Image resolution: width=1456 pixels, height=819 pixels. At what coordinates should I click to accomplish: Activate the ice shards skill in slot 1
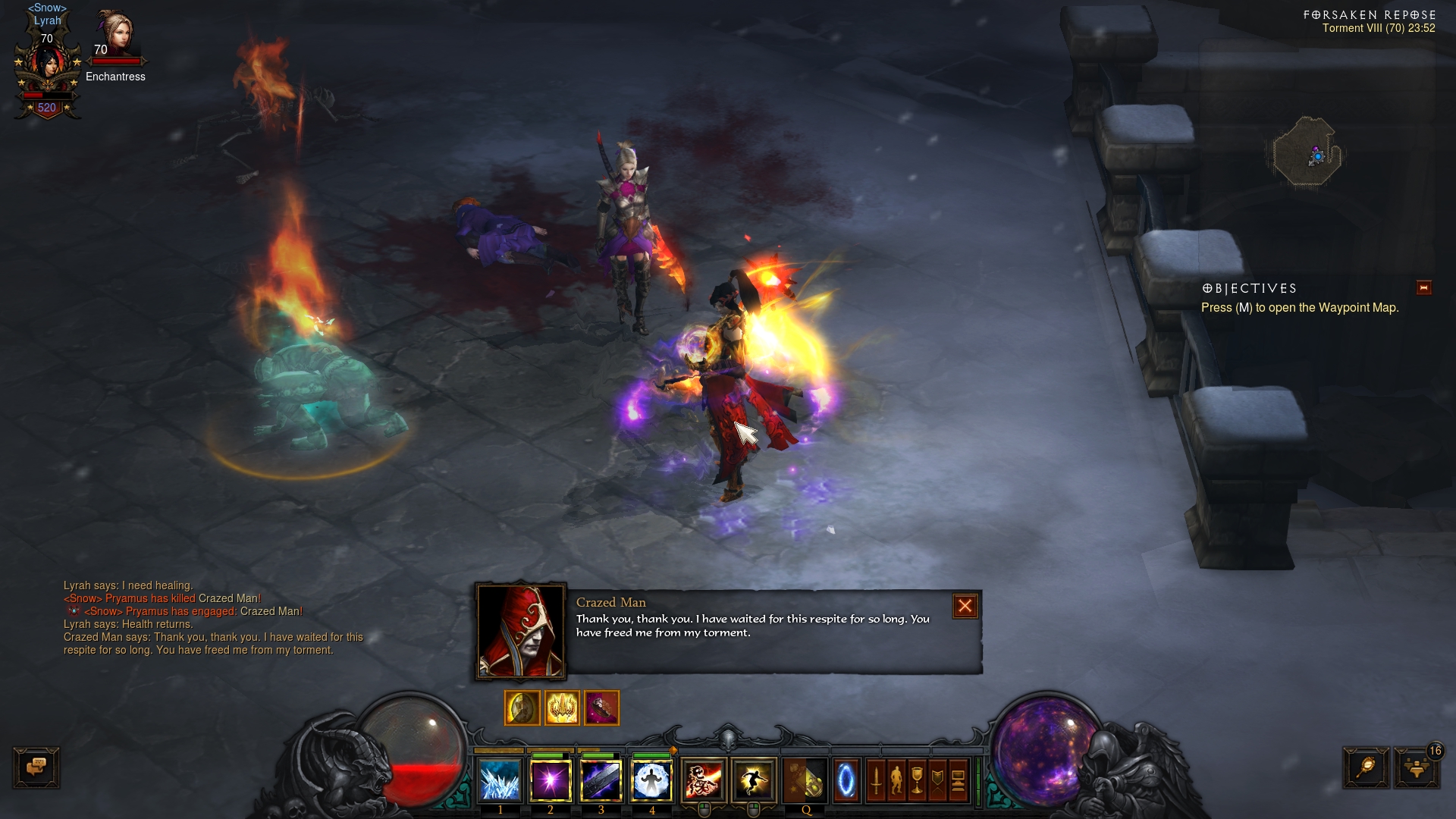point(500,780)
